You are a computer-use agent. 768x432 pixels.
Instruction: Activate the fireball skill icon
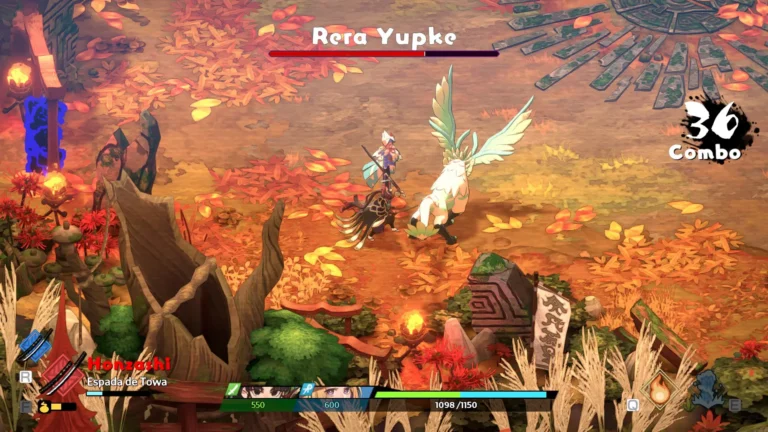(x=660, y=391)
